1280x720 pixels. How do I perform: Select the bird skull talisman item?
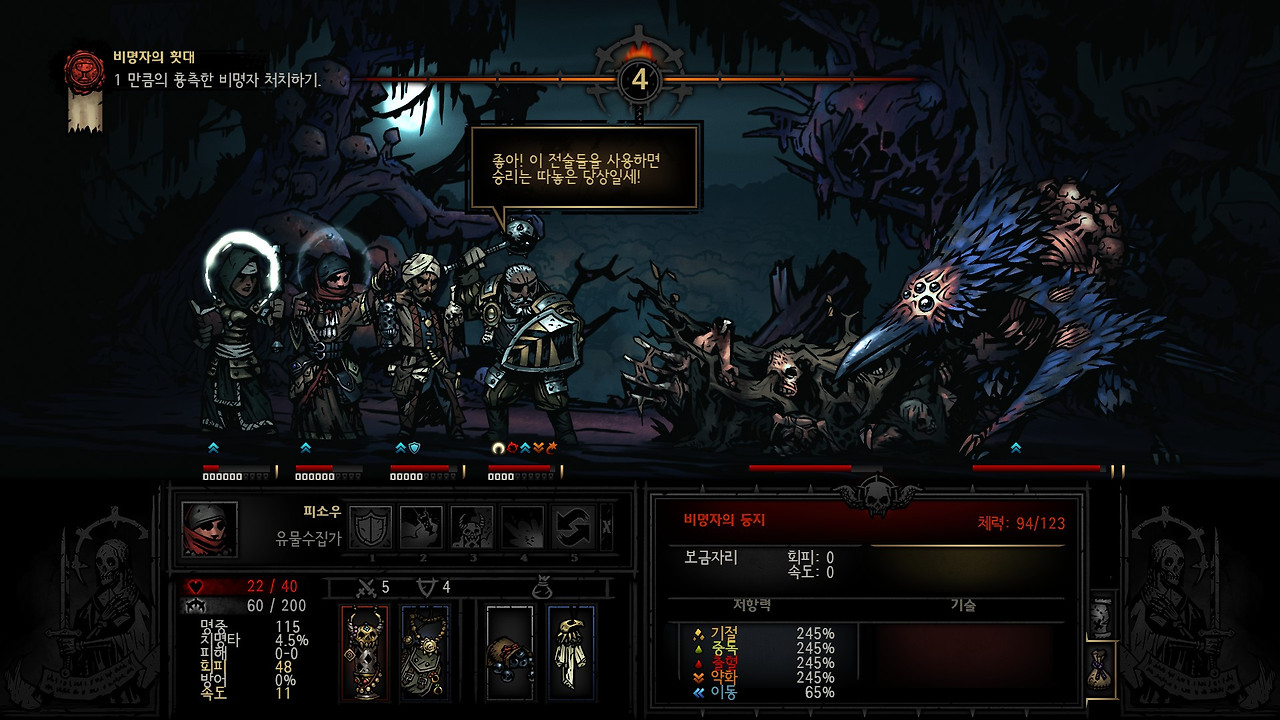[x=571, y=653]
